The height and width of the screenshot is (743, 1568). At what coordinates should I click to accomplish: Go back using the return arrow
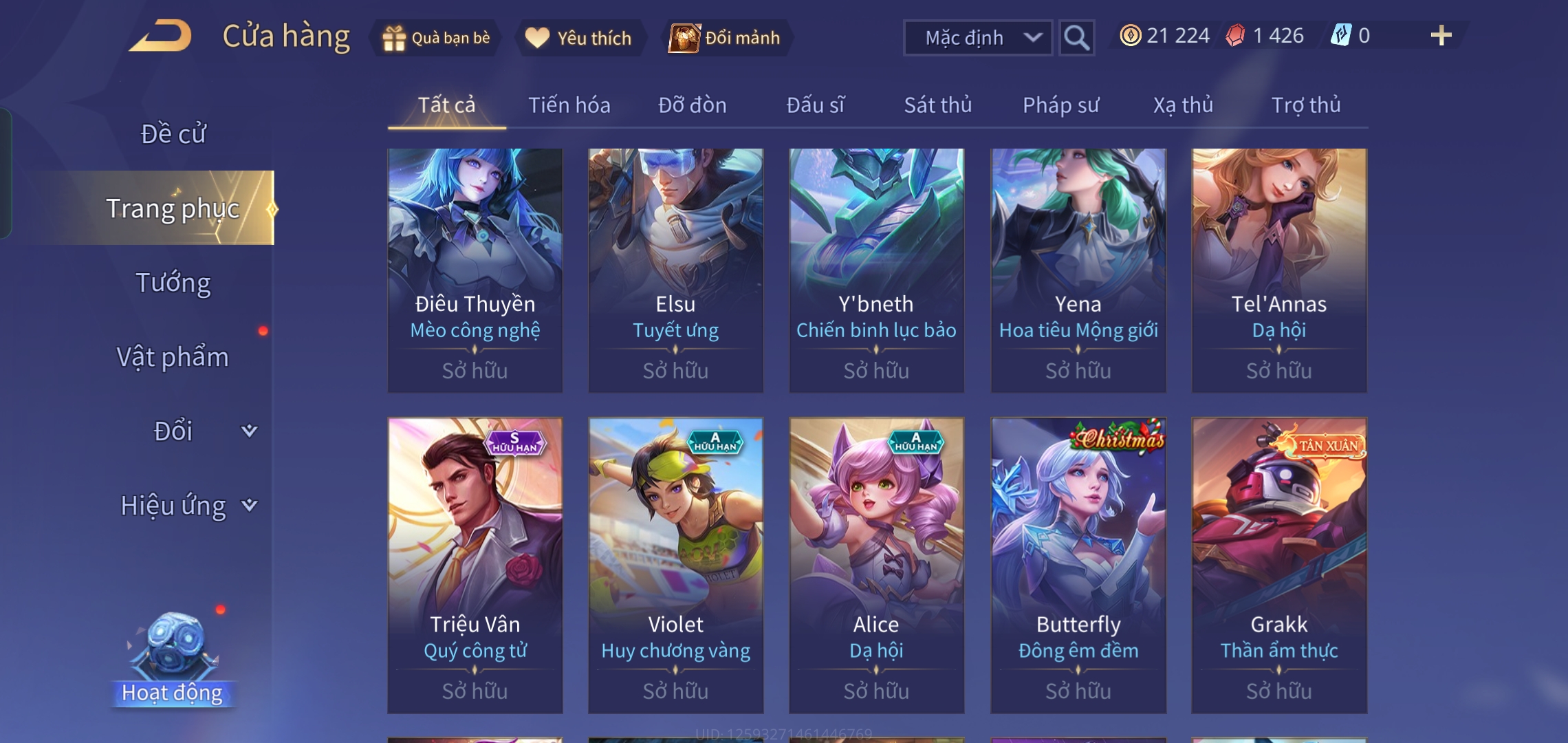coord(160,36)
